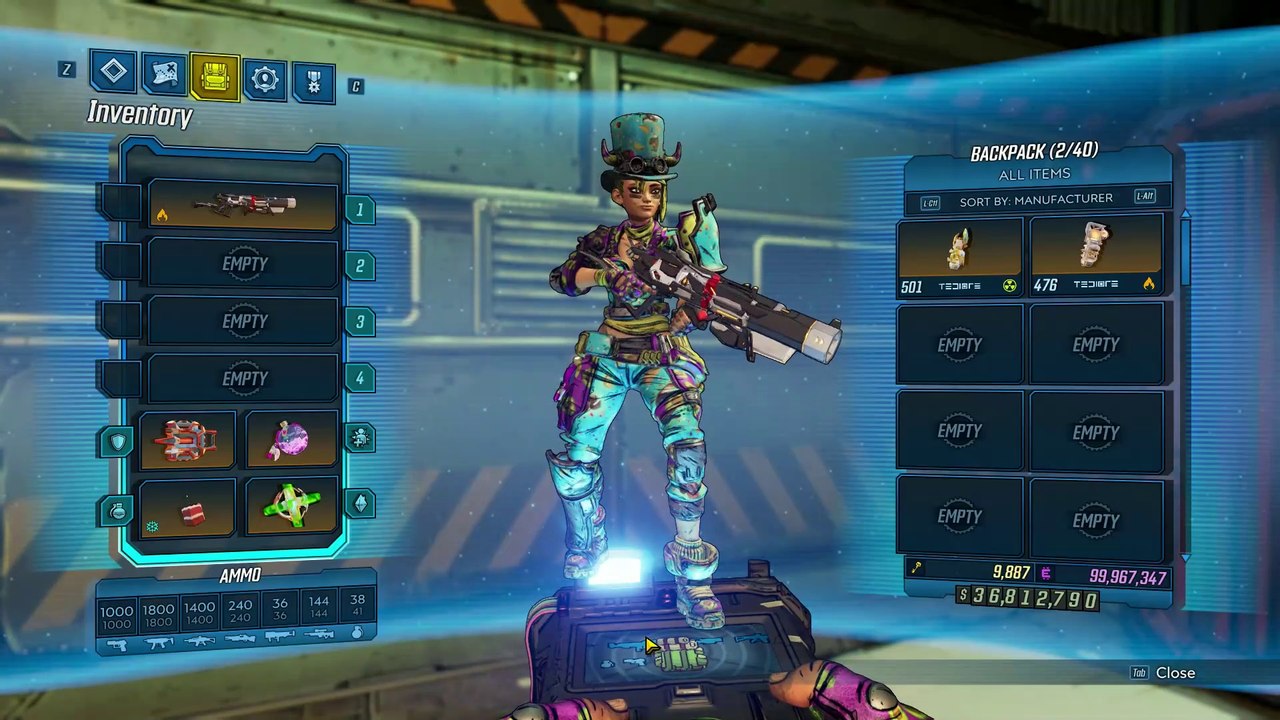The width and height of the screenshot is (1280, 720).
Task: Select the equipped red shield item
Action: coord(187,440)
